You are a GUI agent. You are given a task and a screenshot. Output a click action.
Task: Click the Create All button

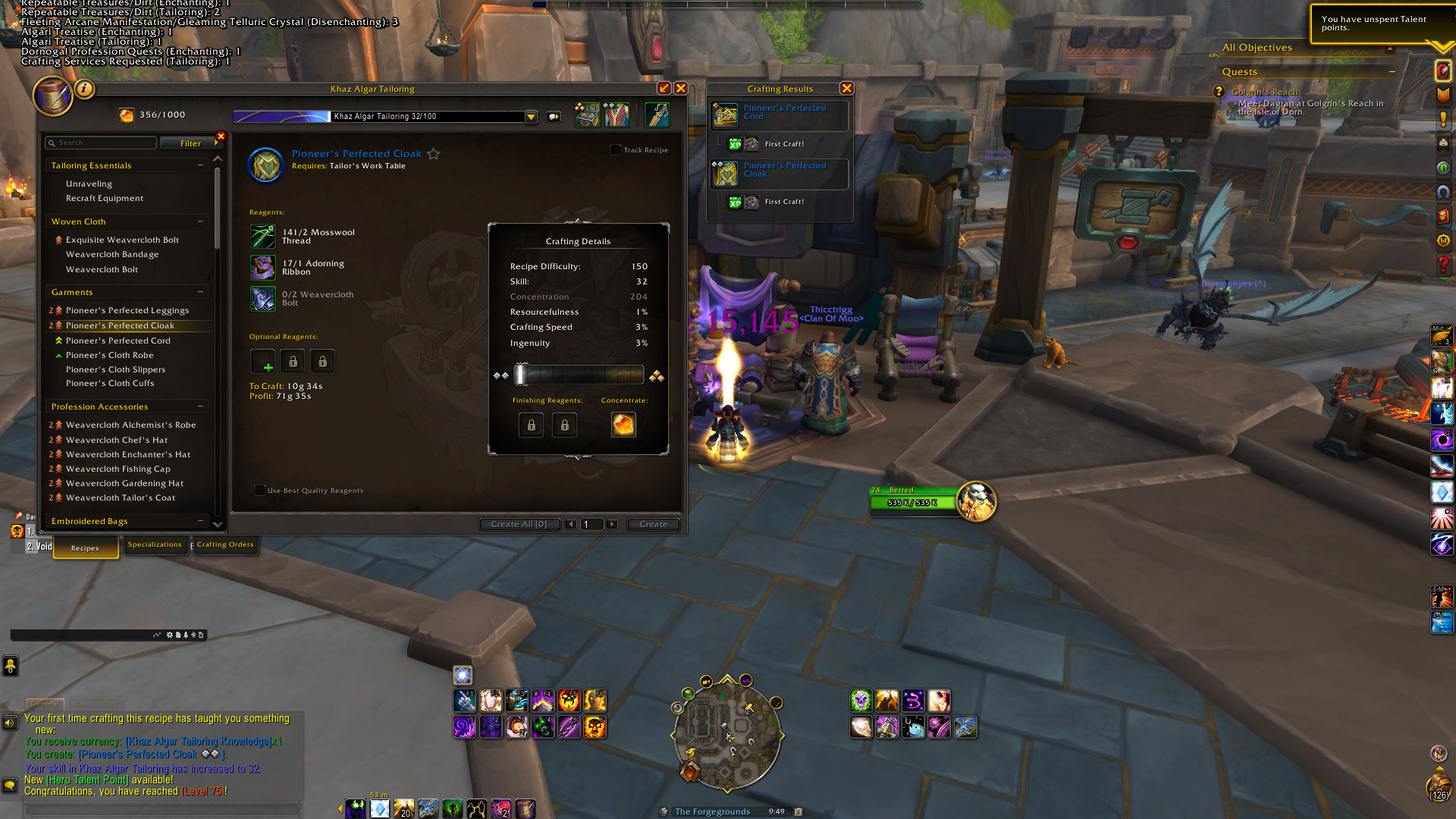click(519, 524)
